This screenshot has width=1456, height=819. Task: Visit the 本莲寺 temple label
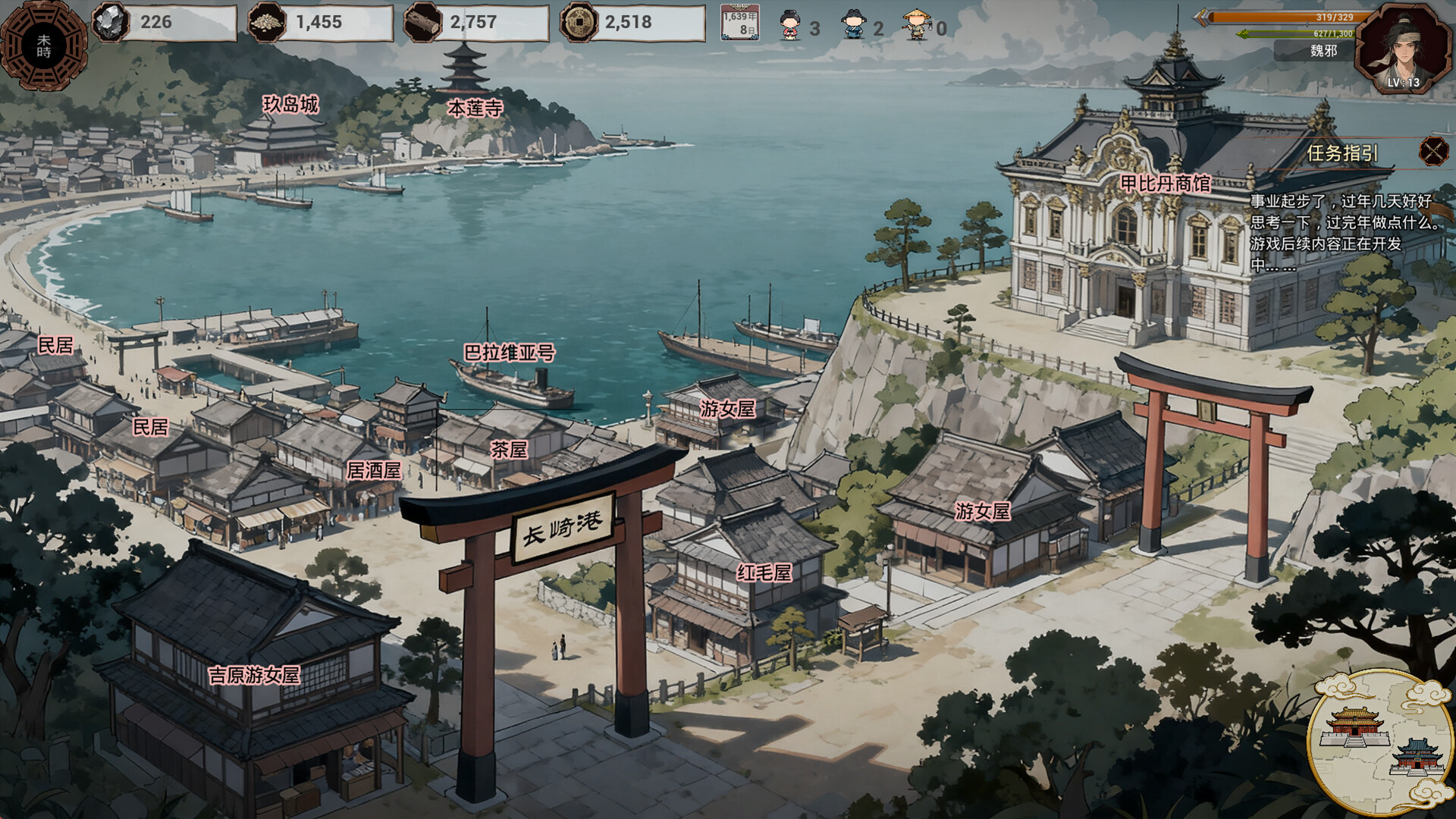[475, 108]
